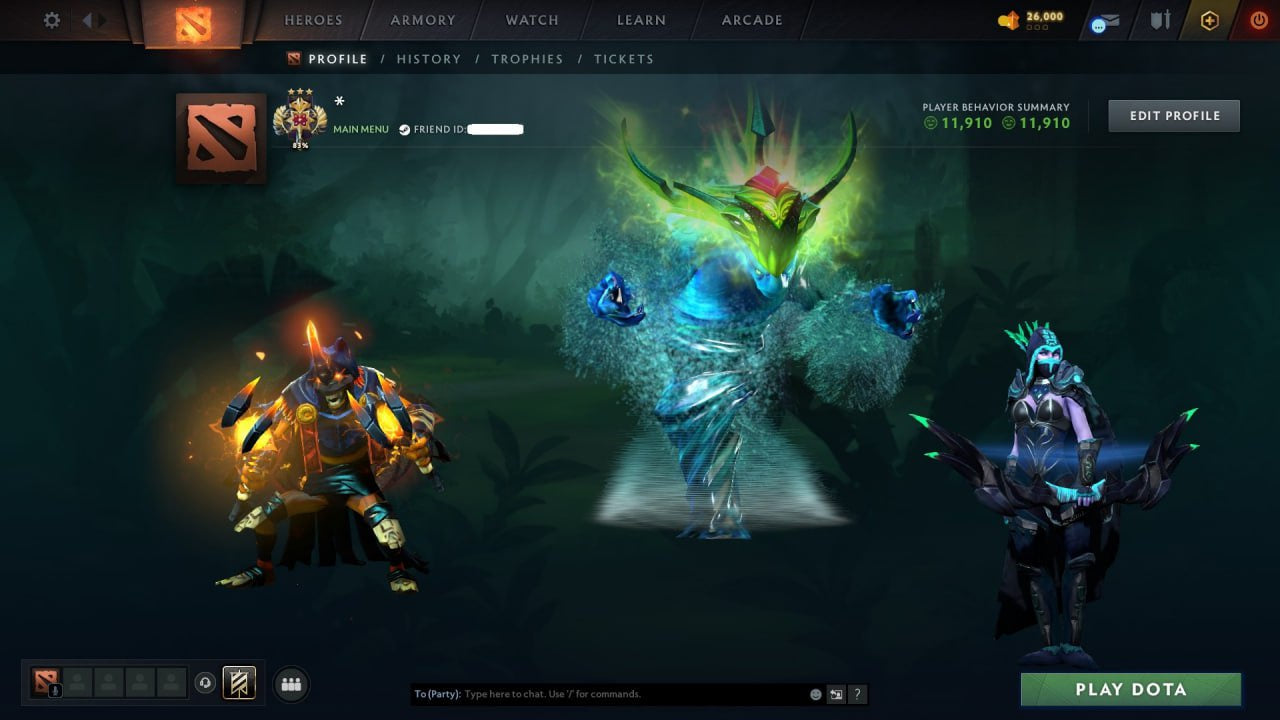Exit the game via the power icon

(1258, 19)
